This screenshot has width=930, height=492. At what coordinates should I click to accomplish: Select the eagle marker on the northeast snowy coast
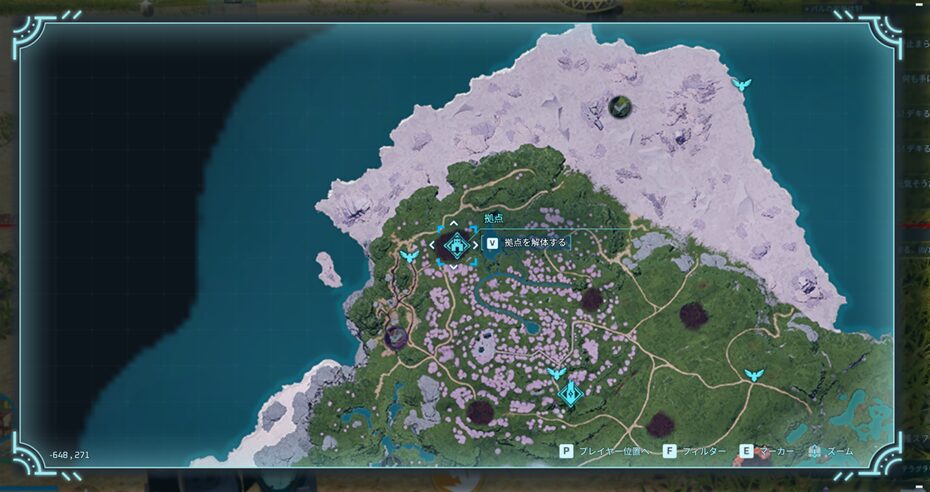740,84
